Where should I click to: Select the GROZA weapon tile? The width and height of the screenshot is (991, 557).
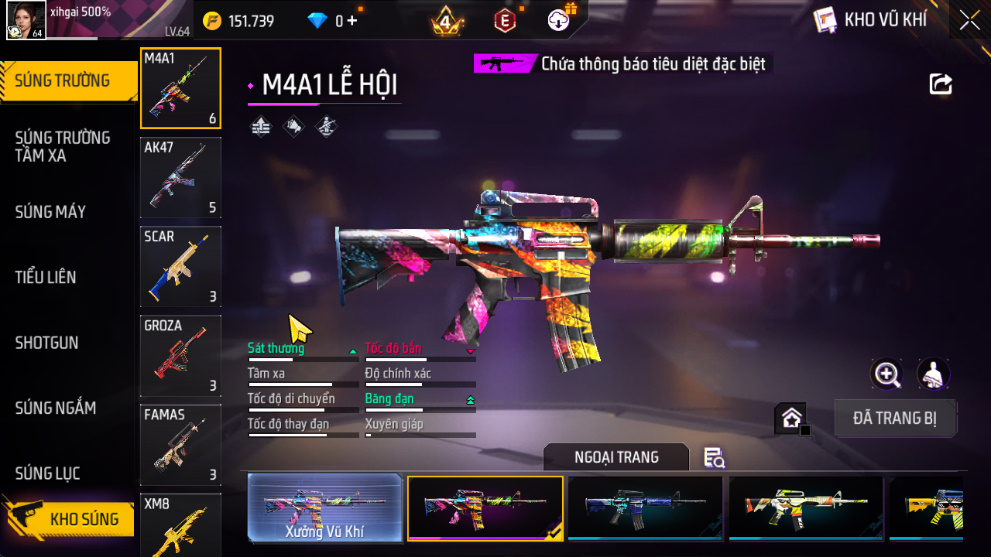[x=180, y=355]
